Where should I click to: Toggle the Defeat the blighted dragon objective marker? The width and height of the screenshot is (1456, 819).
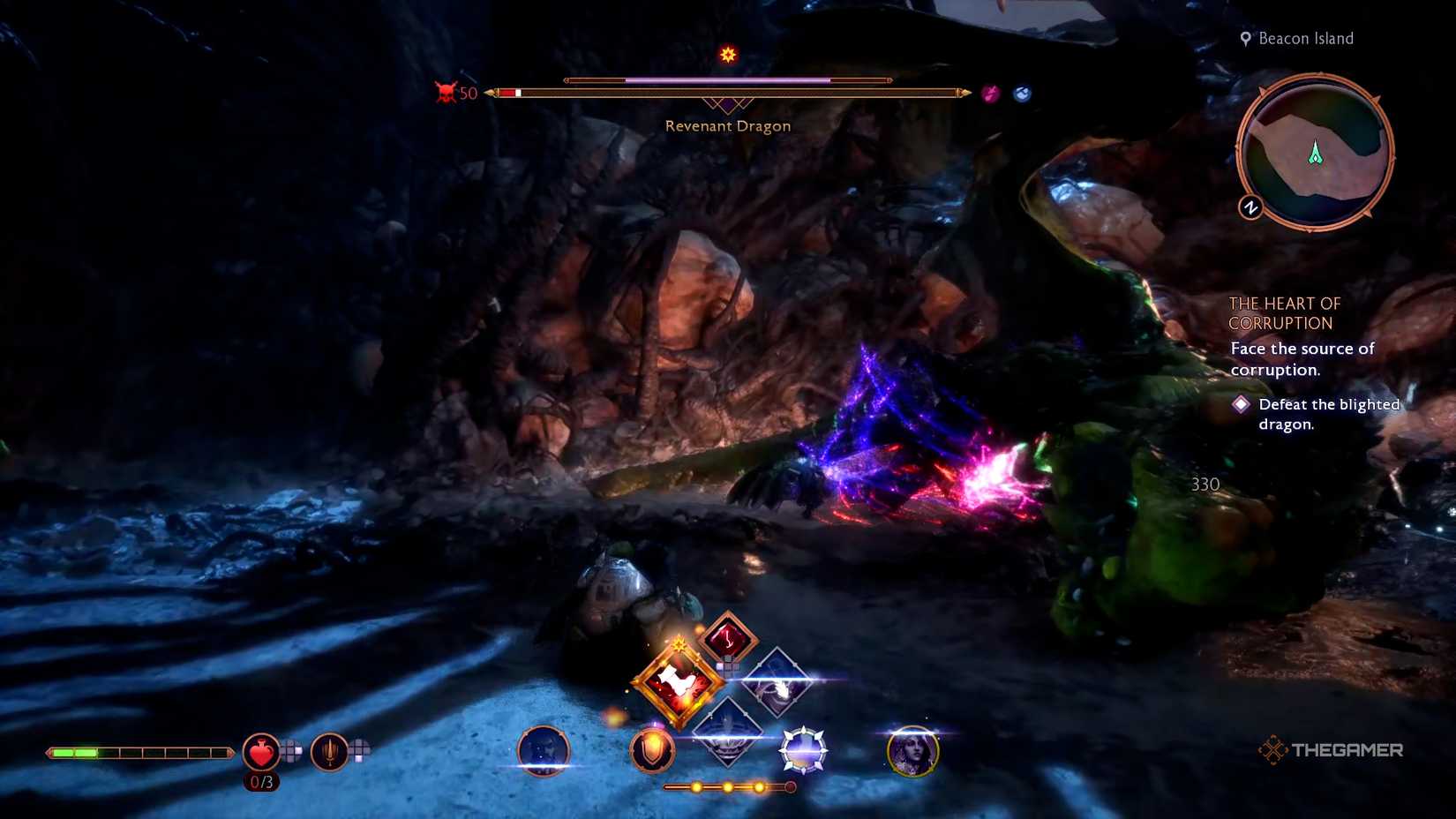click(1243, 404)
